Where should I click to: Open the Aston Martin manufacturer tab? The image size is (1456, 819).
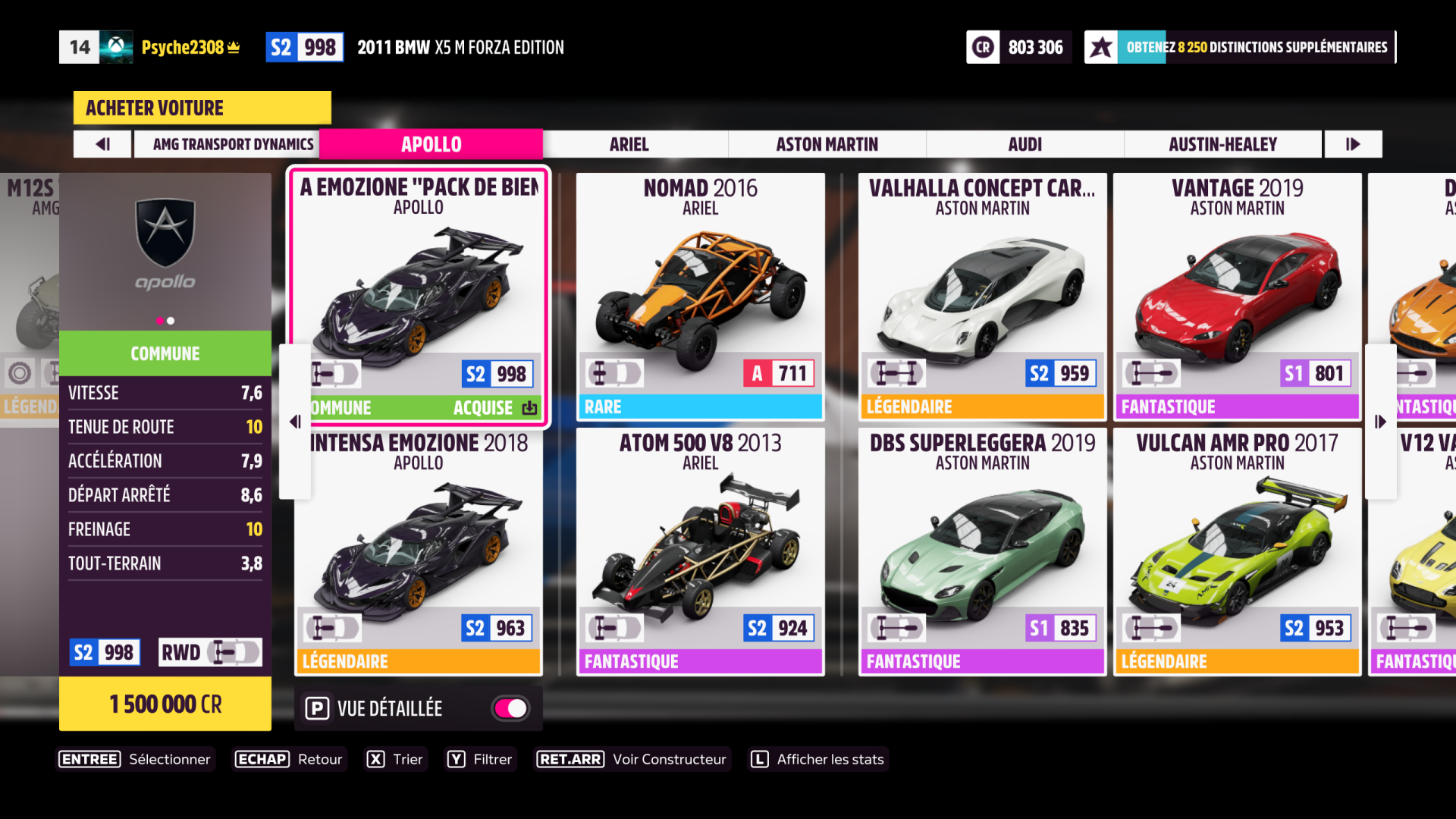827,144
